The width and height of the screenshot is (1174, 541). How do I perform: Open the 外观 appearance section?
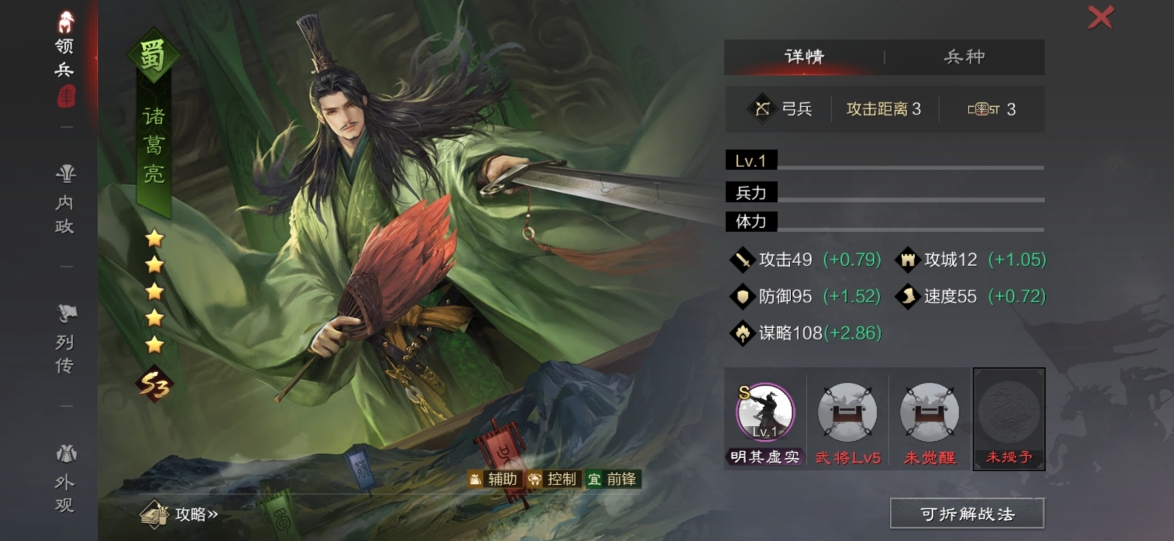65,480
